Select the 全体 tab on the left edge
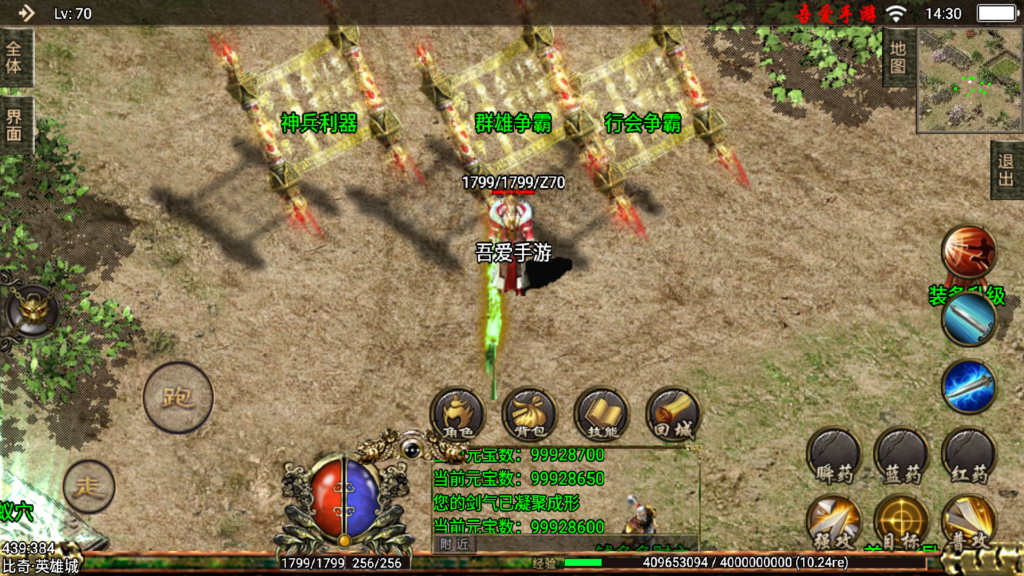Viewport: 1024px width, 576px height. (15, 58)
